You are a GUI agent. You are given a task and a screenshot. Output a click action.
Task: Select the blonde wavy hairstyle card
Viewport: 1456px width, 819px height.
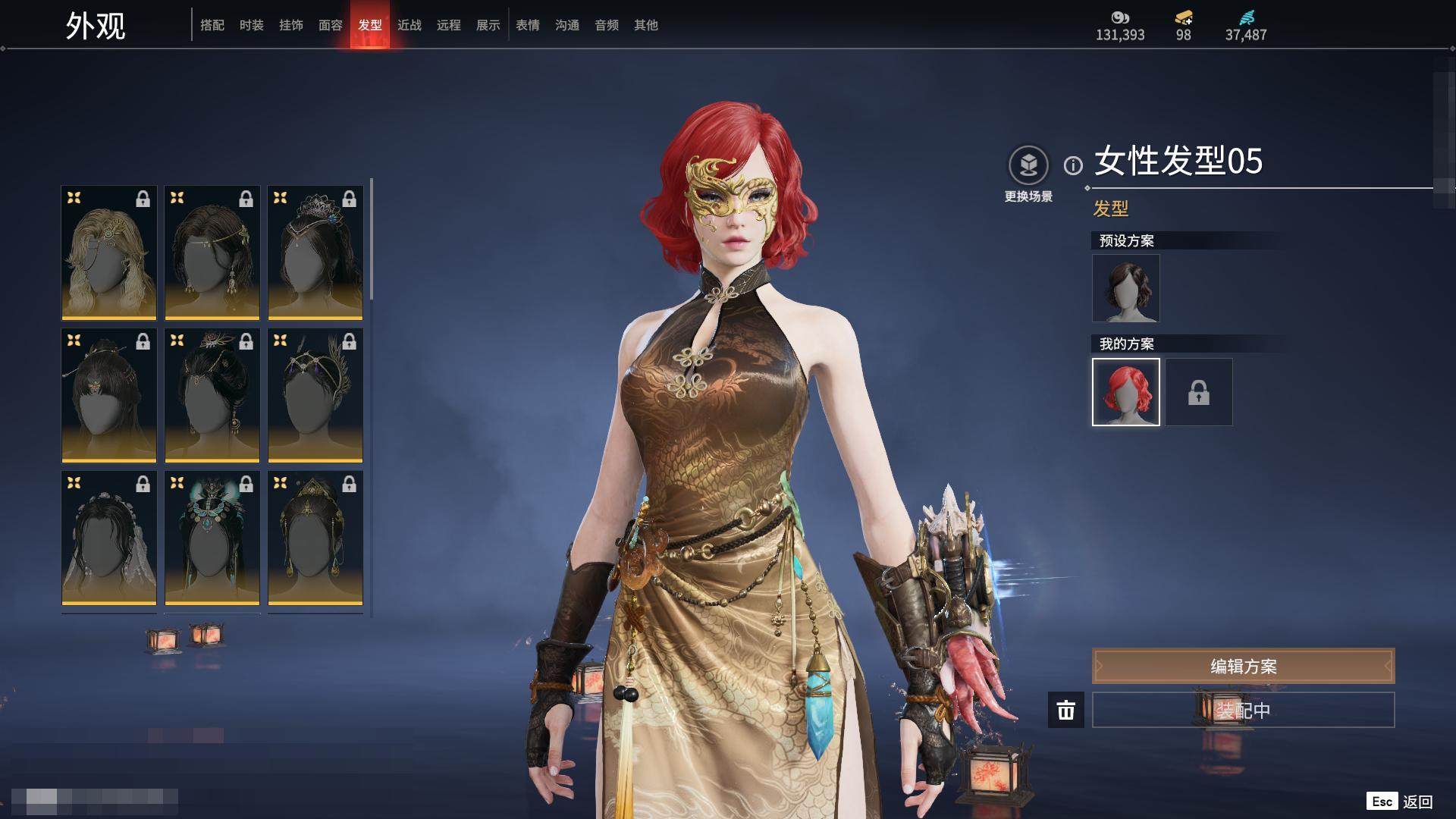click(x=109, y=253)
